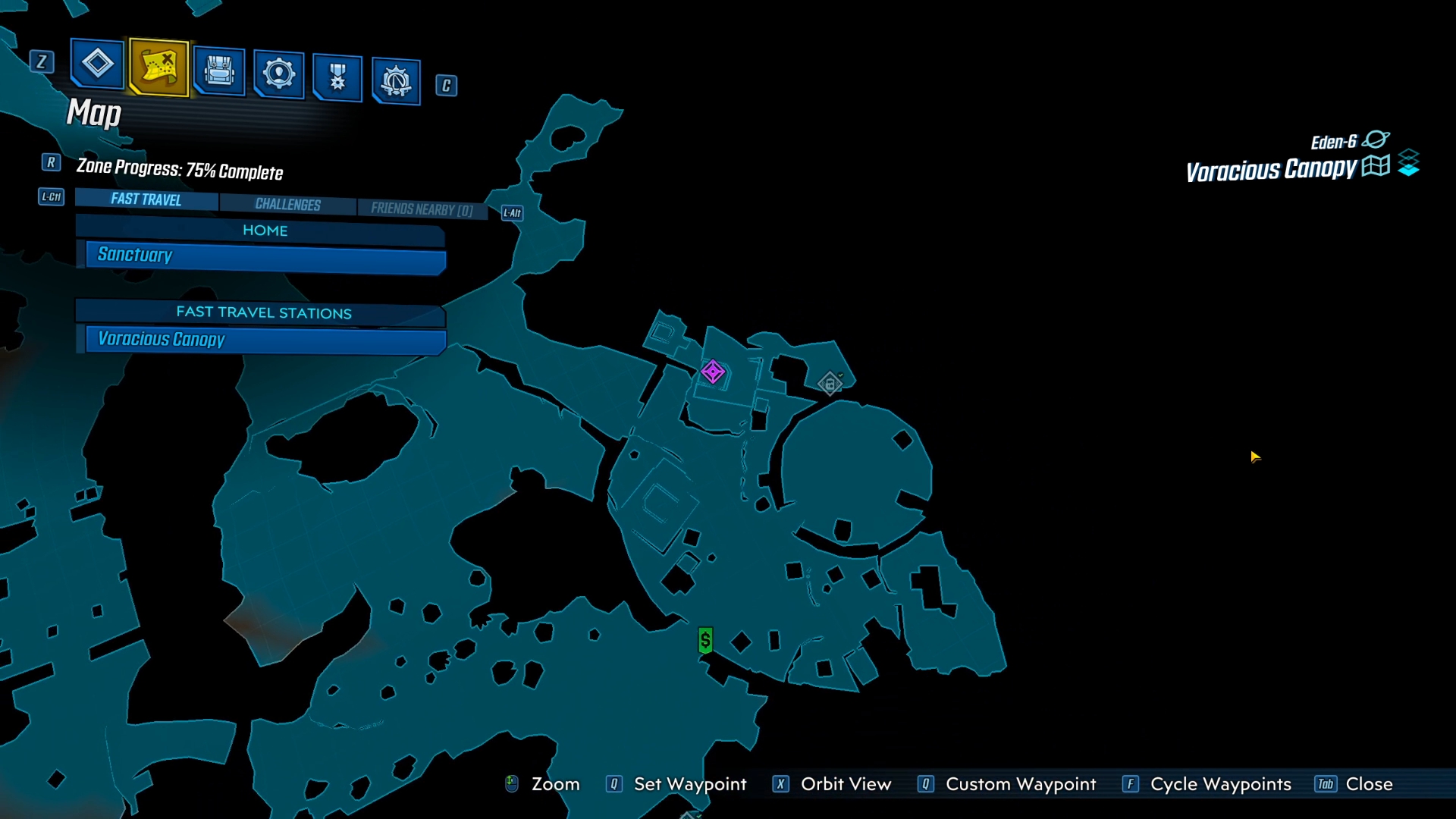
Task: Toggle the map layers stack icon
Action: coord(1408,163)
